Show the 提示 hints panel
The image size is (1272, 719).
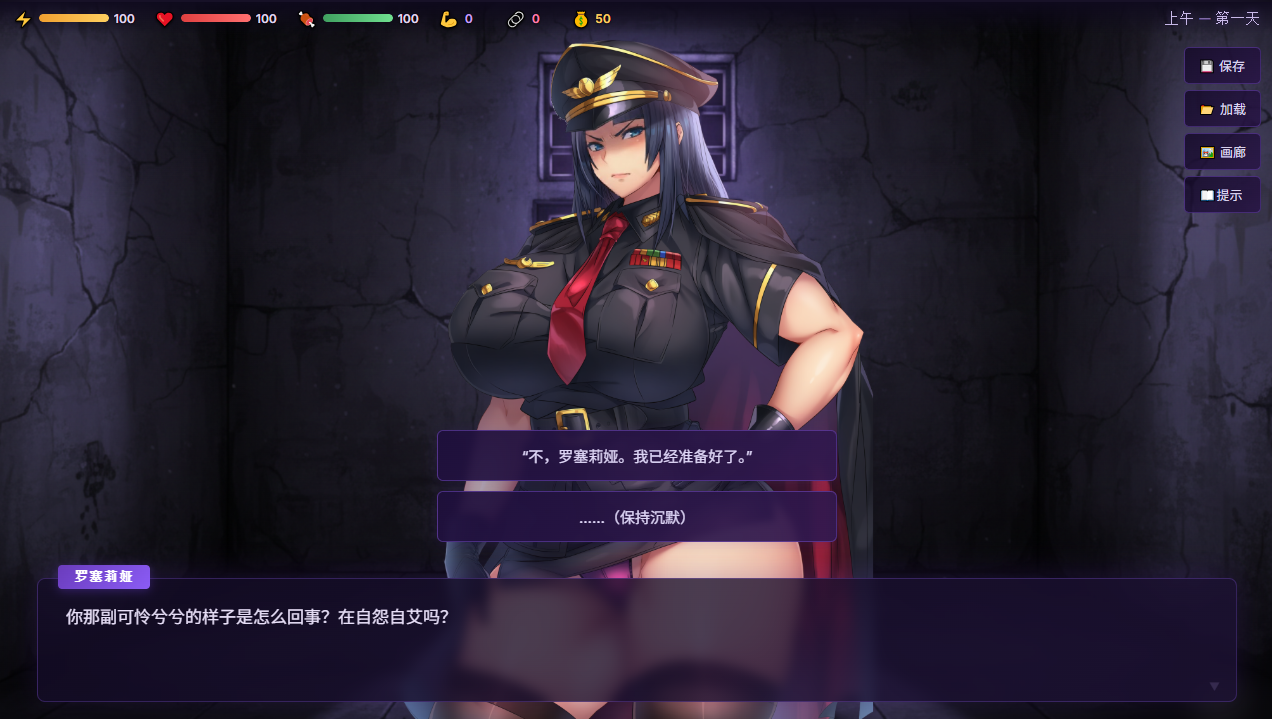(x=1222, y=195)
